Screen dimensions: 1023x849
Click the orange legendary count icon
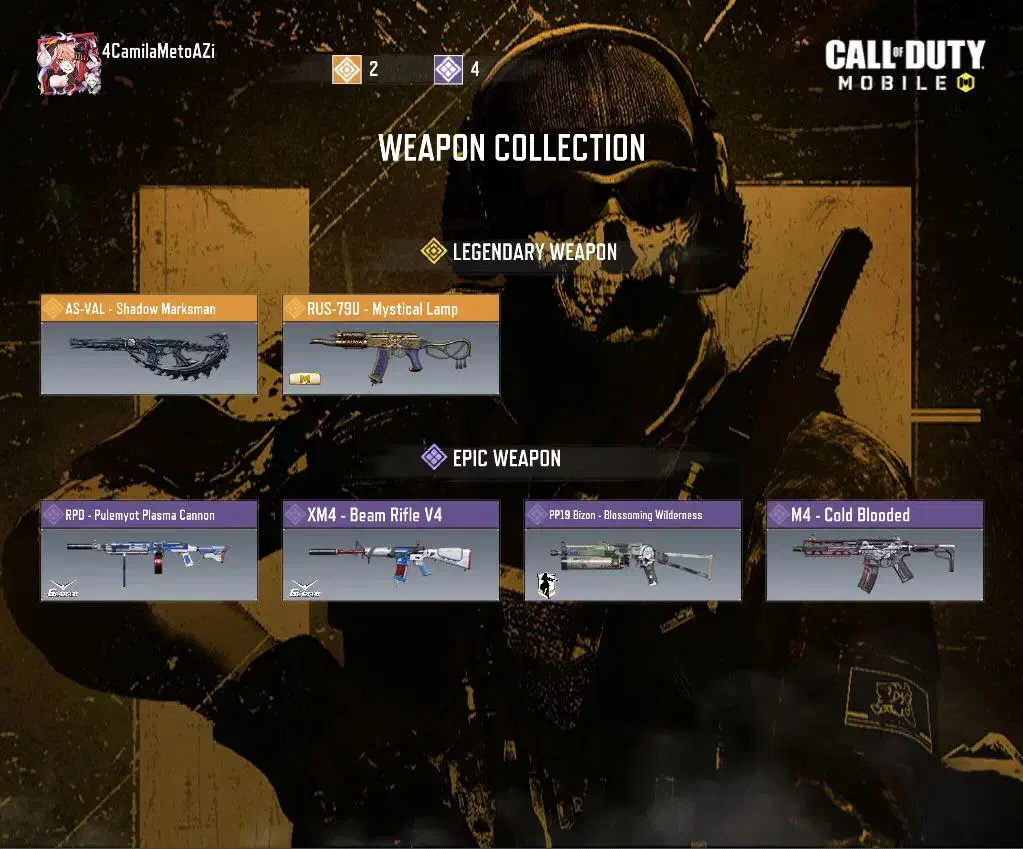coord(347,69)
